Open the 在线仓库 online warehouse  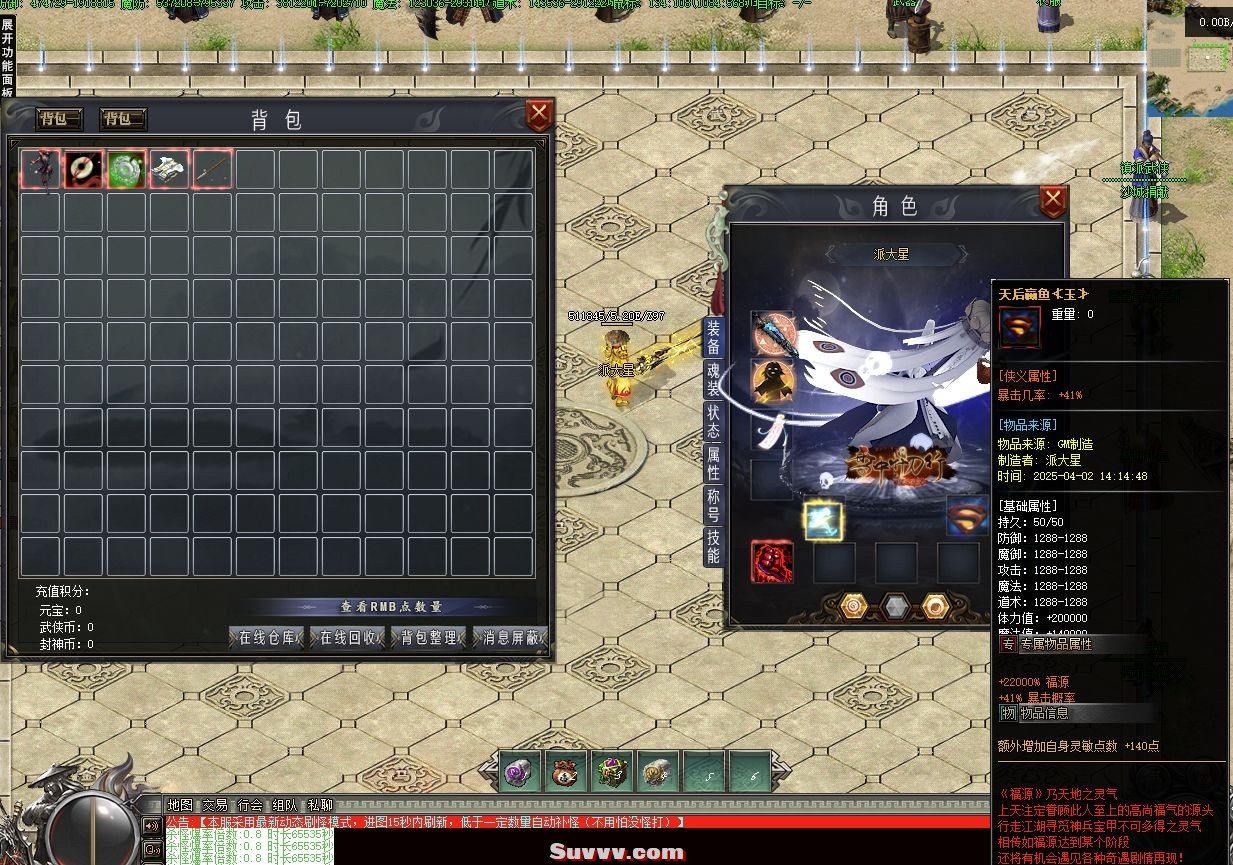pos(267,637)
